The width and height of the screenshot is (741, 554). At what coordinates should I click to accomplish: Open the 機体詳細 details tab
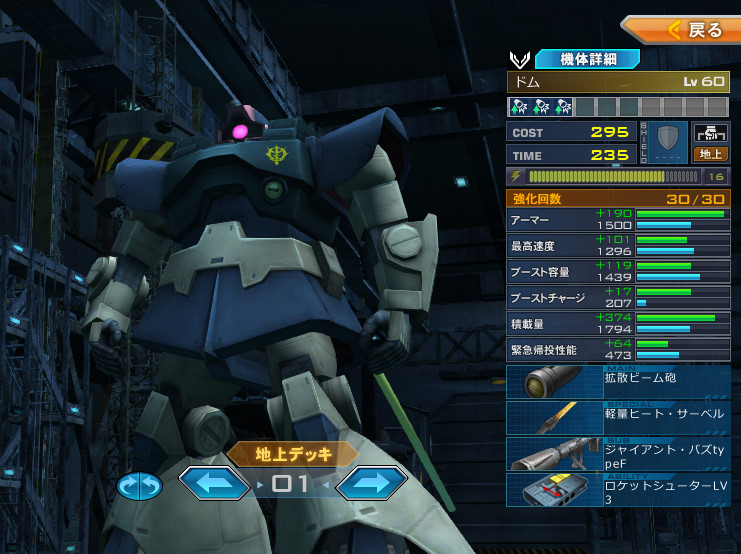(587, 59)
